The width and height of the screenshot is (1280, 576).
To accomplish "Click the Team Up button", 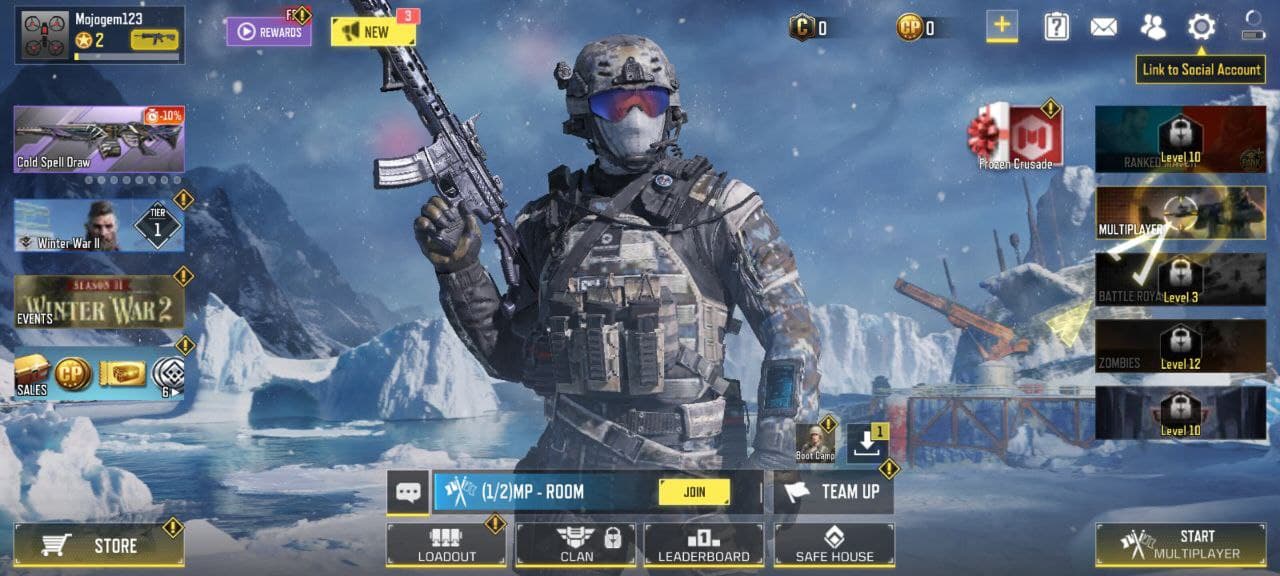I will click(834, 492).
